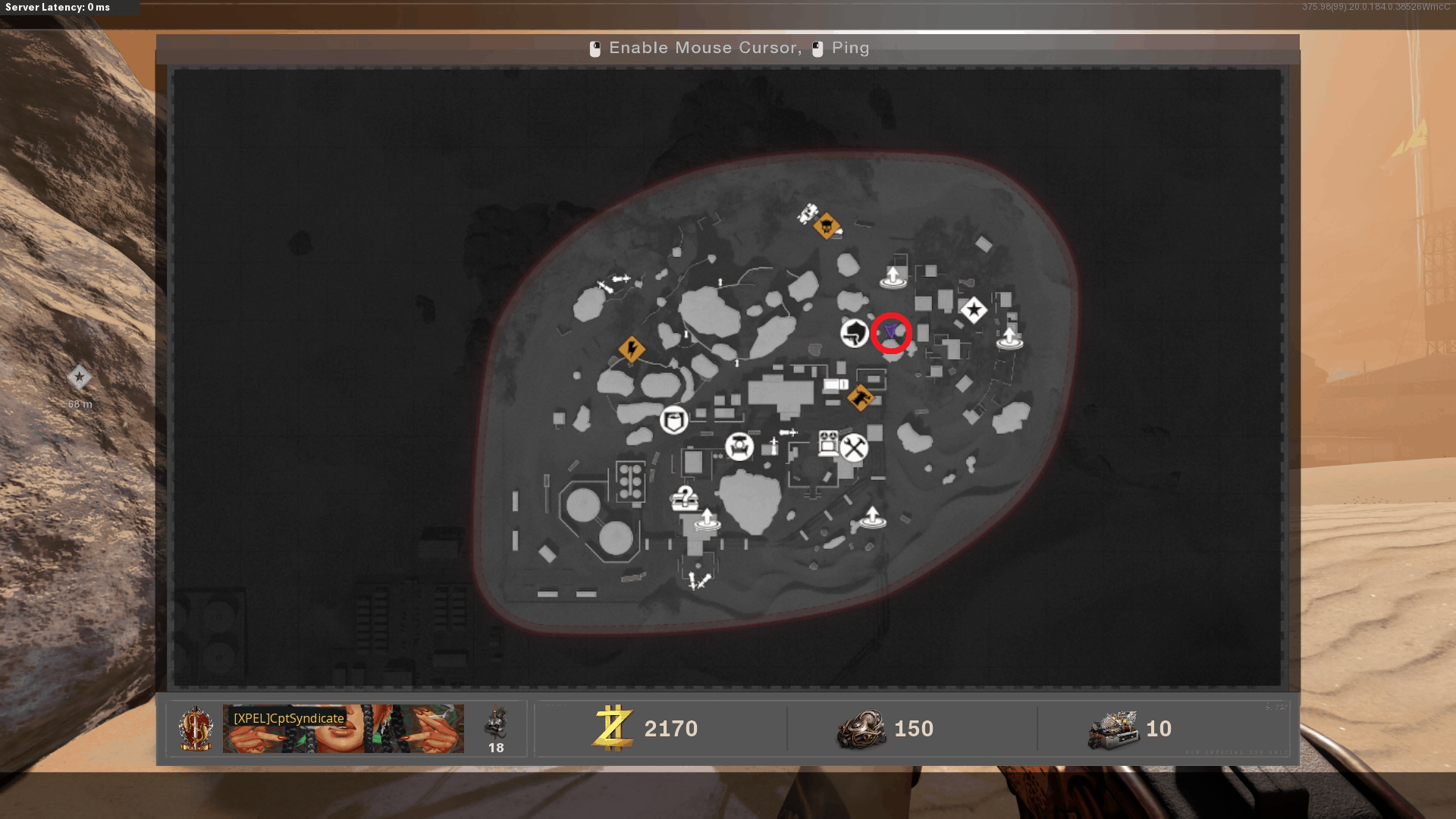Ping the crossed wrench and hammer icon
This screenshot has height=819, width=1456.
click(x=854, y=447)
